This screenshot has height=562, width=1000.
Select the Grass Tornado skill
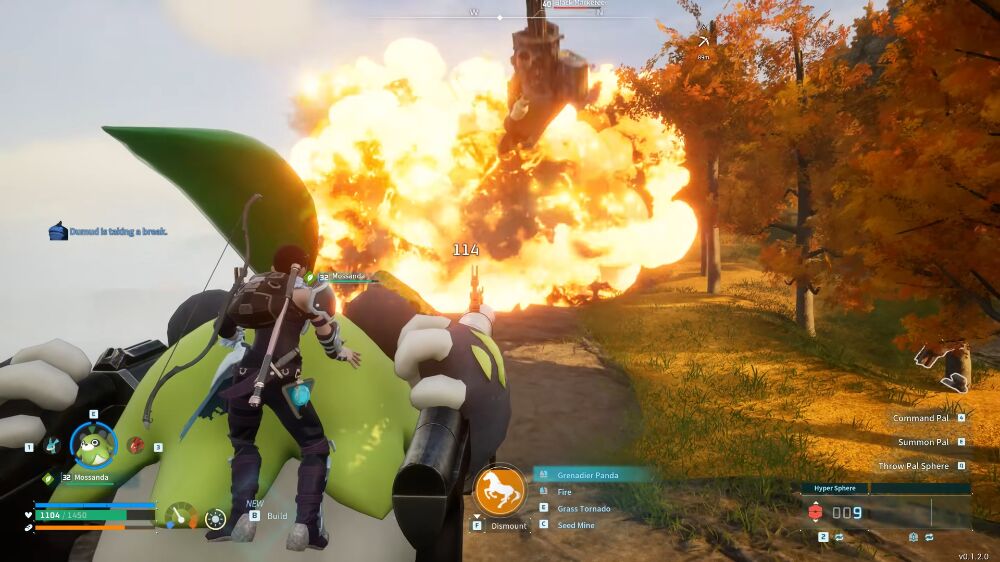pyautogui.click(x=583, y=509)
